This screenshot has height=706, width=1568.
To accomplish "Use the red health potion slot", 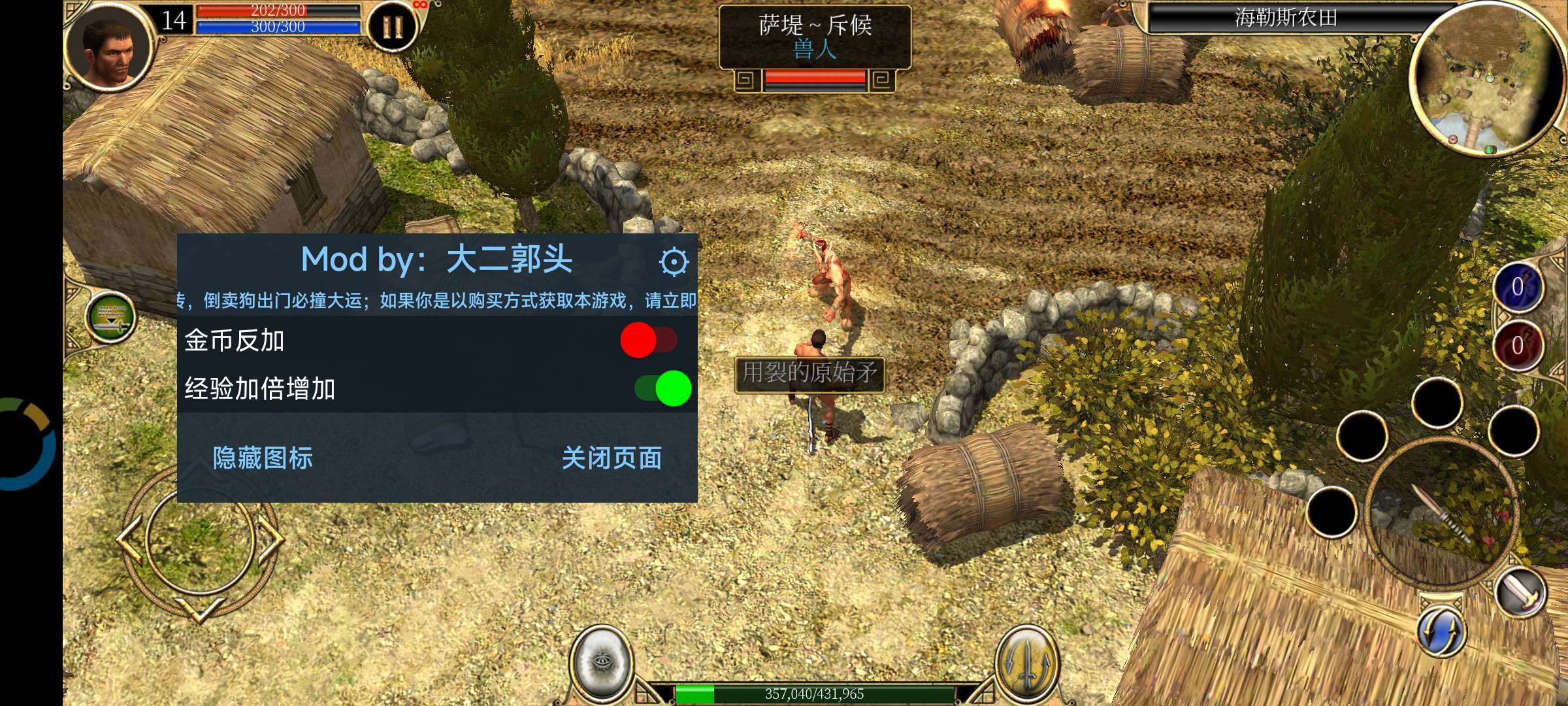I will tap(1516, 344).
